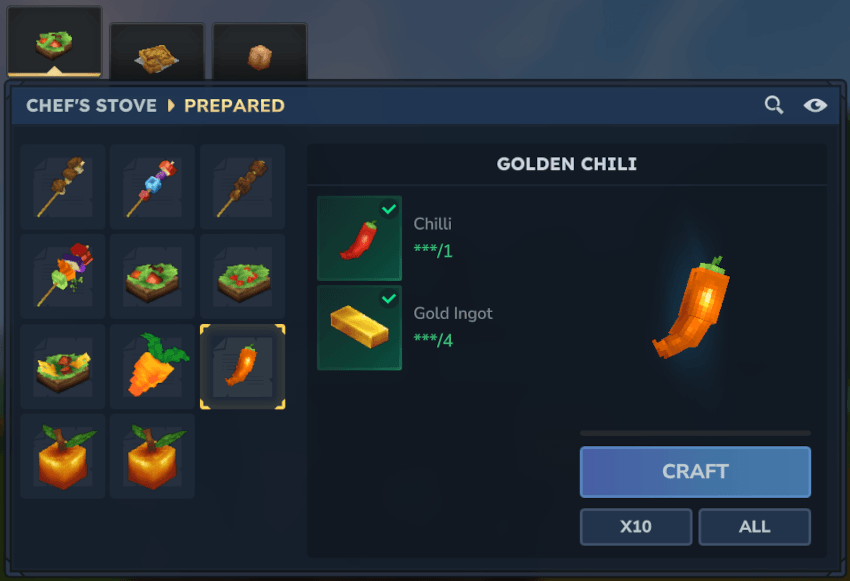Craft ALL possible Golden Chilis
This screenshot has width=850, height=581.
(x=754, y=526)
